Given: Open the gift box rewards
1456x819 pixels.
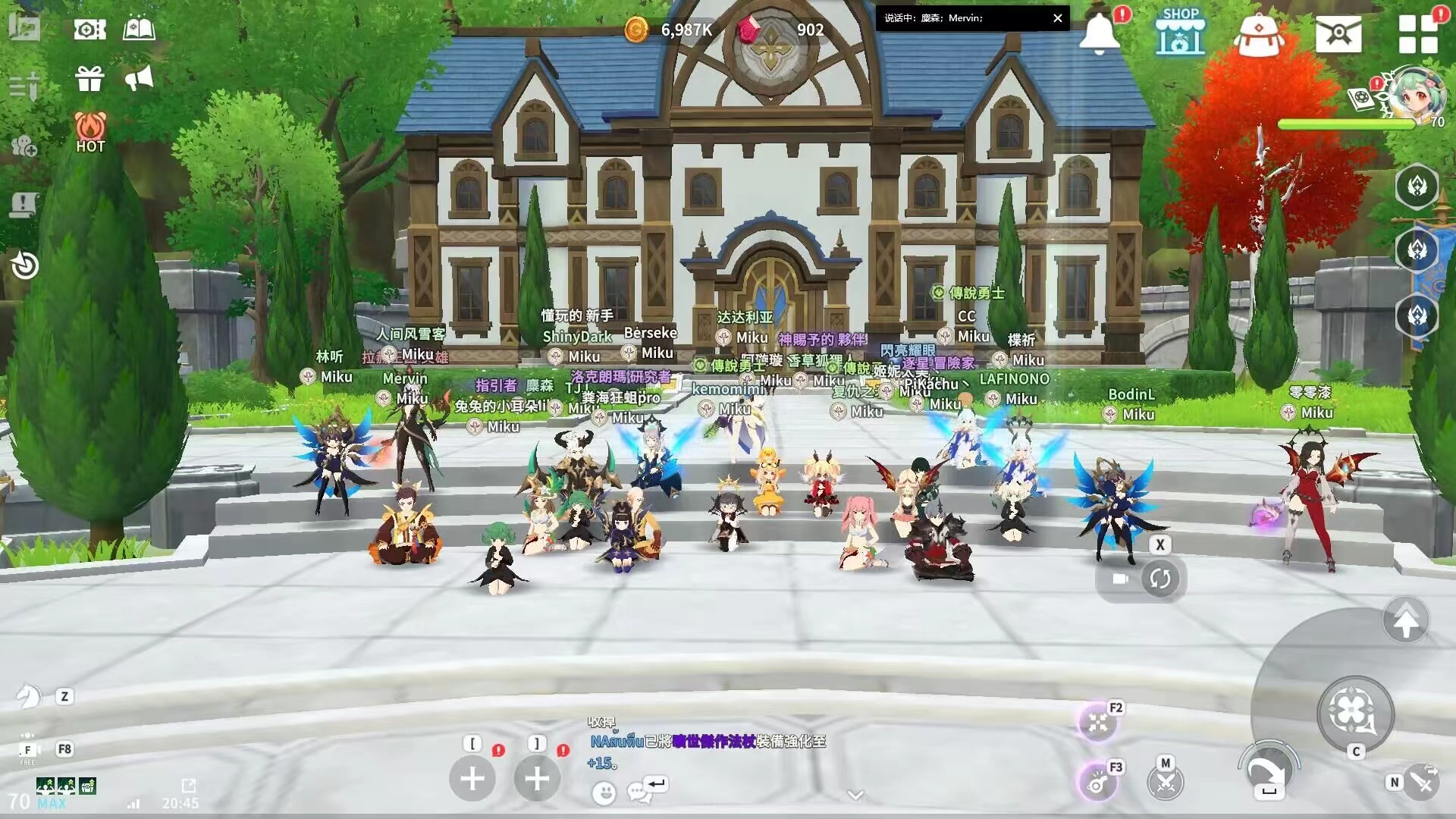Looking at the screenshot, I should tap(89, 78).
